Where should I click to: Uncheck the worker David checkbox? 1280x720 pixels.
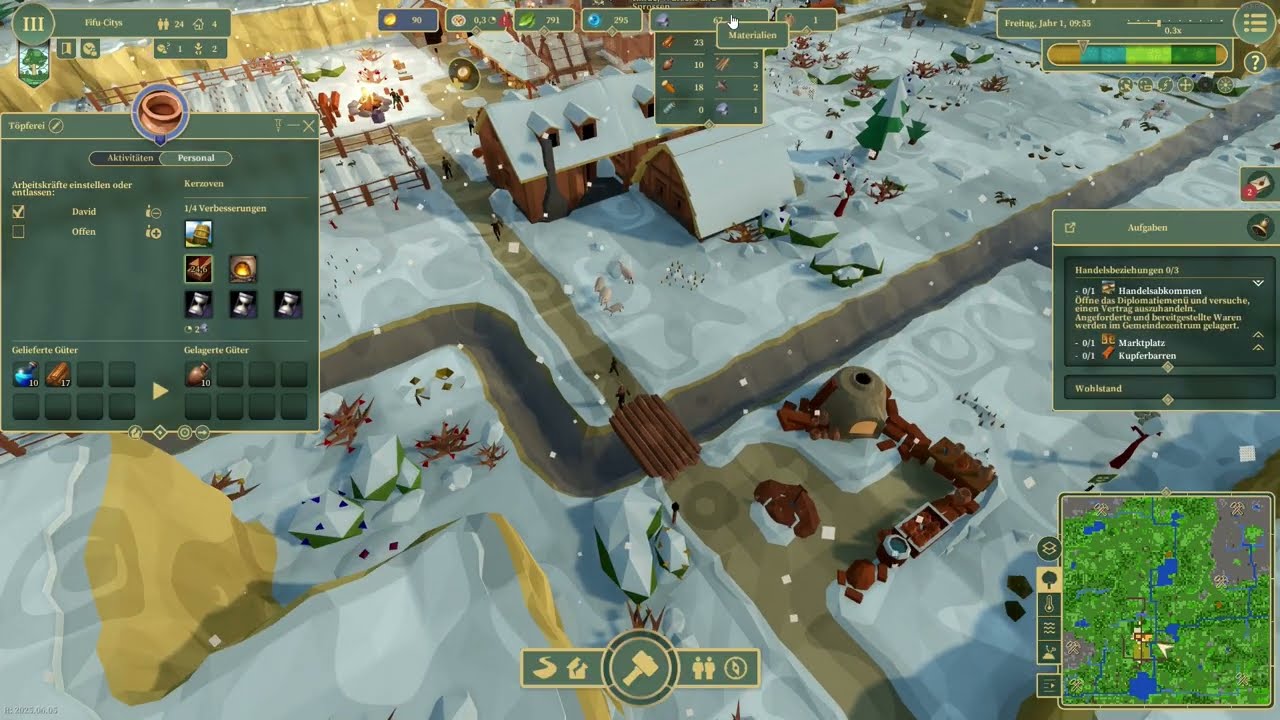[x=18, y=212]
